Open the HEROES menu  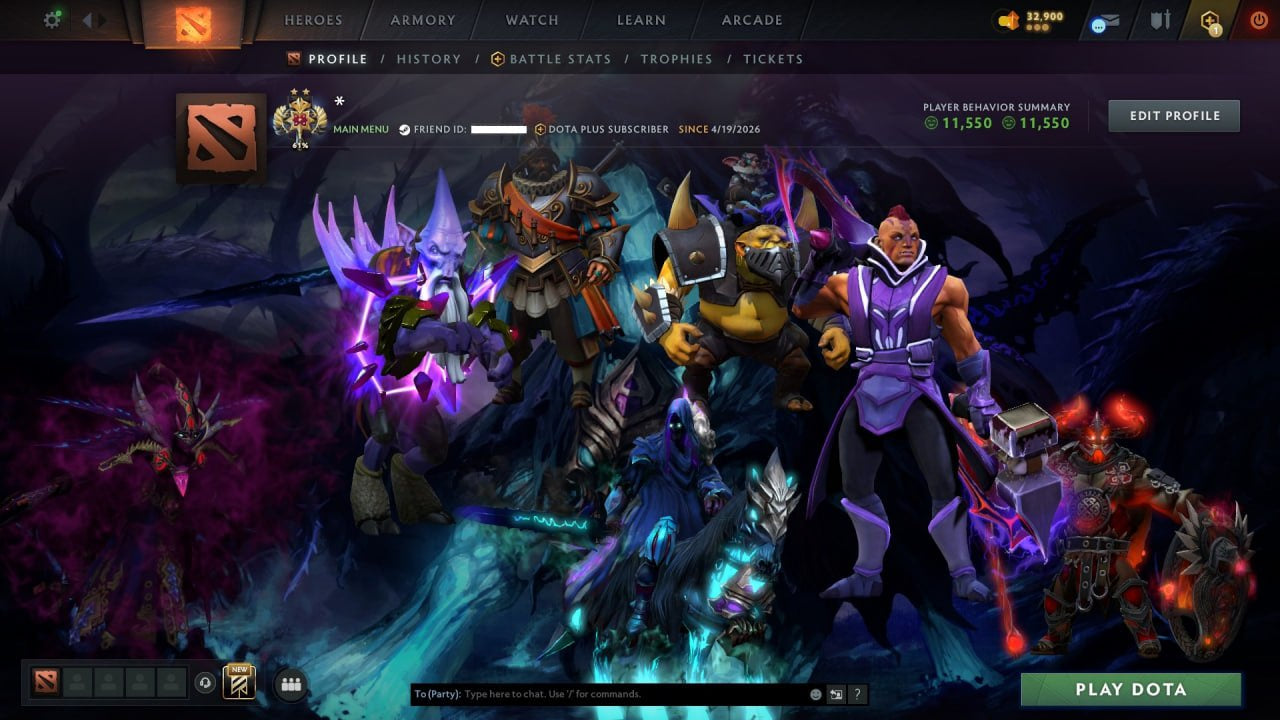314,19
